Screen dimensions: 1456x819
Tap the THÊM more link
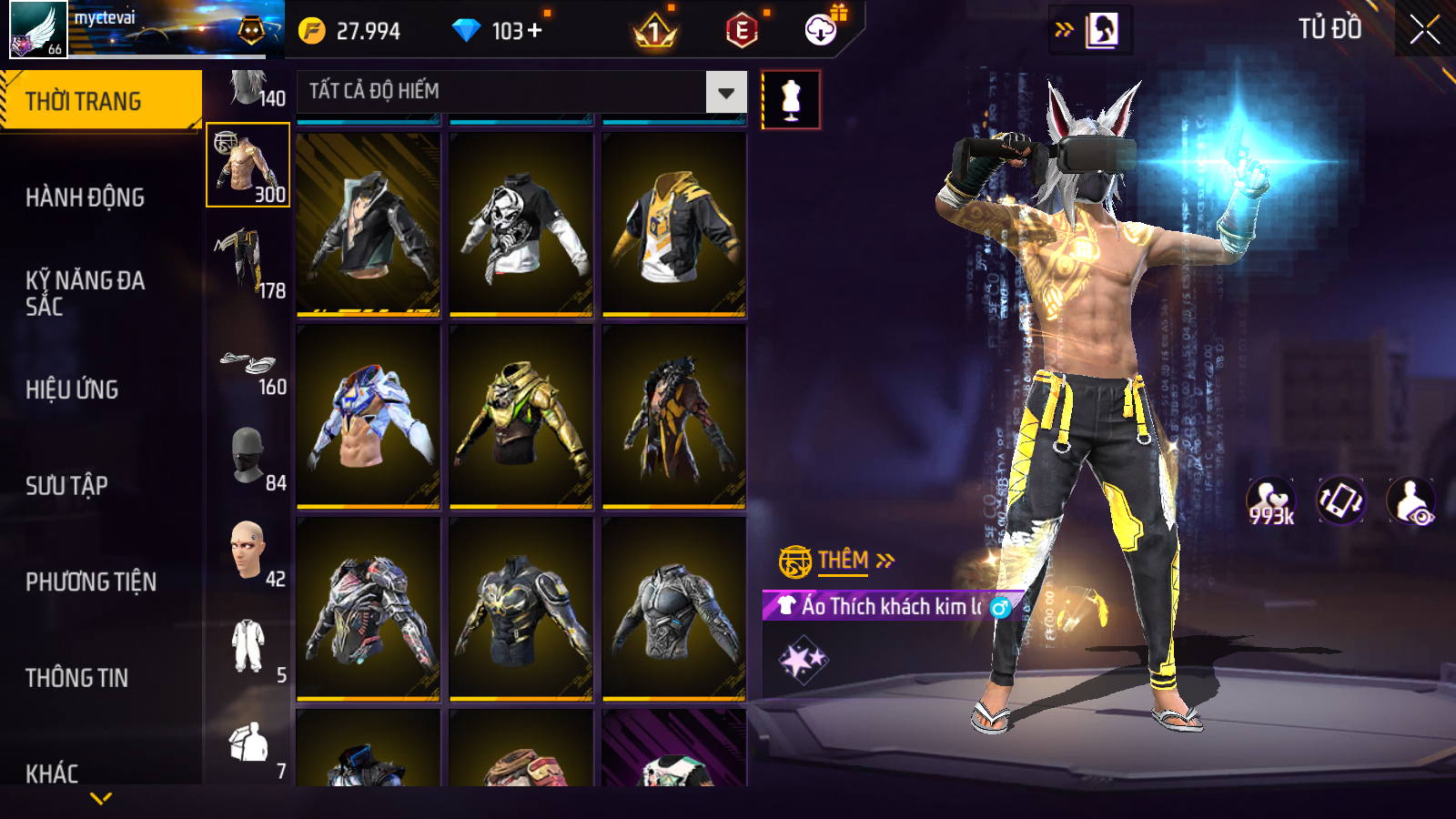843,561
